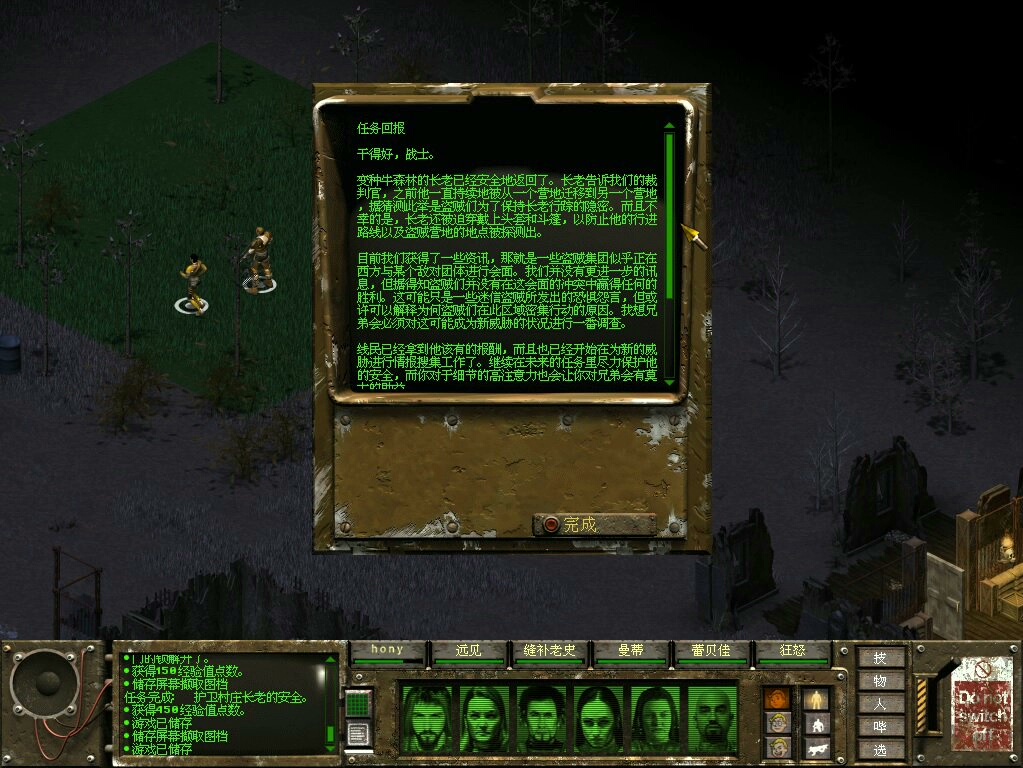Set stance to prone figure icon
The image size is (1023, 768).
pos(817,747)
